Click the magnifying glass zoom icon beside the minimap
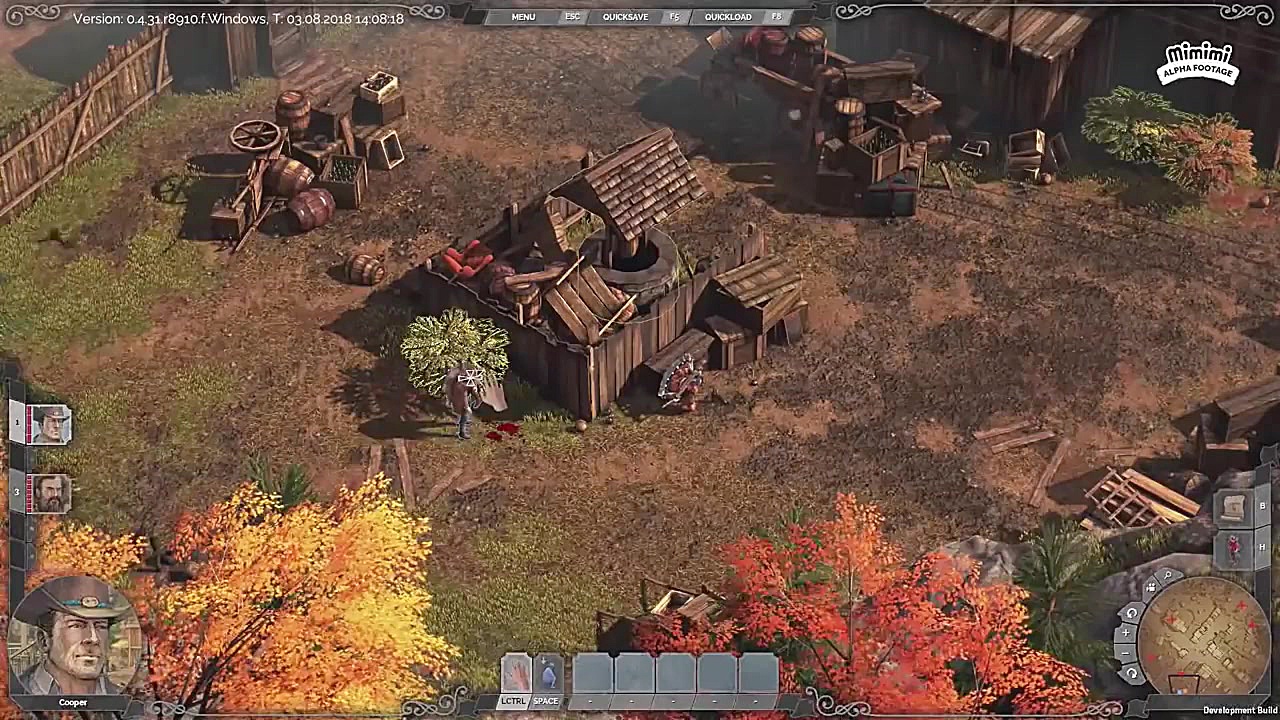Viewport: 1280px width, 720px height. tap(1166, 576)
